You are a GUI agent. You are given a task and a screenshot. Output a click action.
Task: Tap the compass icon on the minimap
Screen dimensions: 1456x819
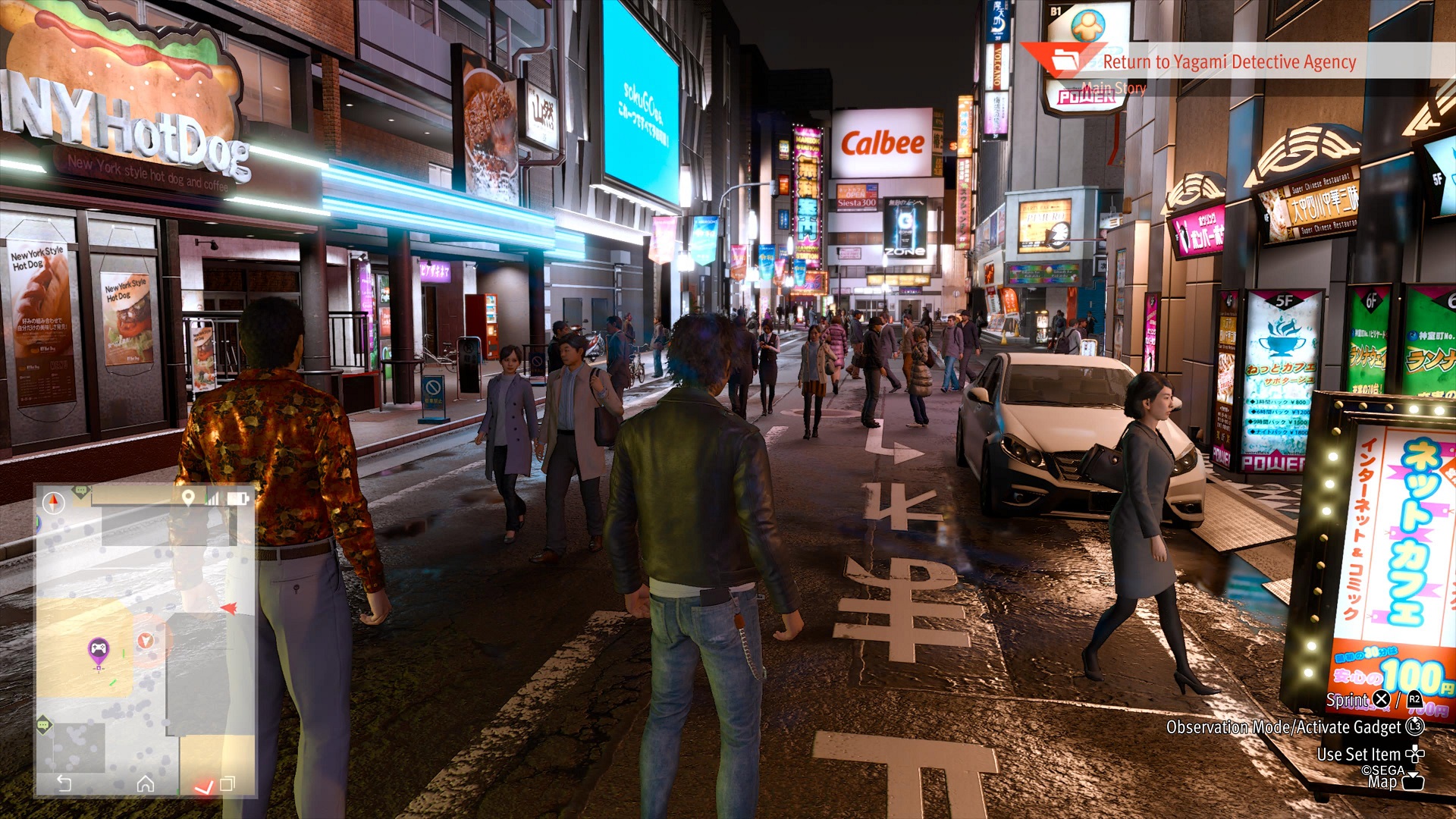(54, 503)
